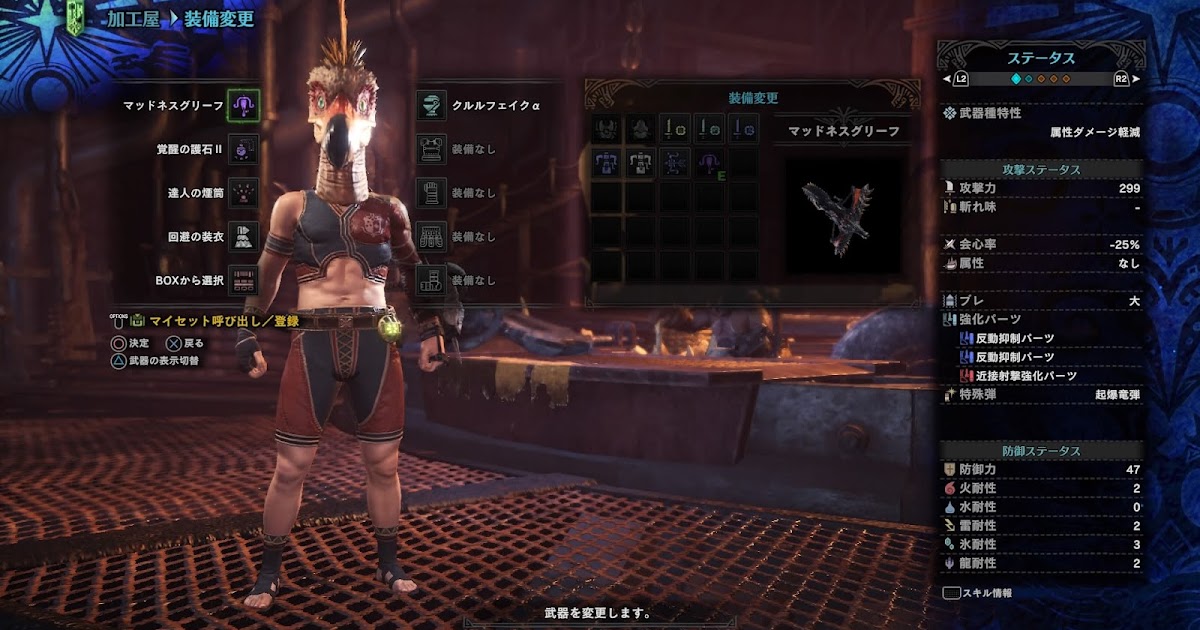Open BOXから選択 equipment box option
The image size is (1200, 630).
tap(243, 280)
